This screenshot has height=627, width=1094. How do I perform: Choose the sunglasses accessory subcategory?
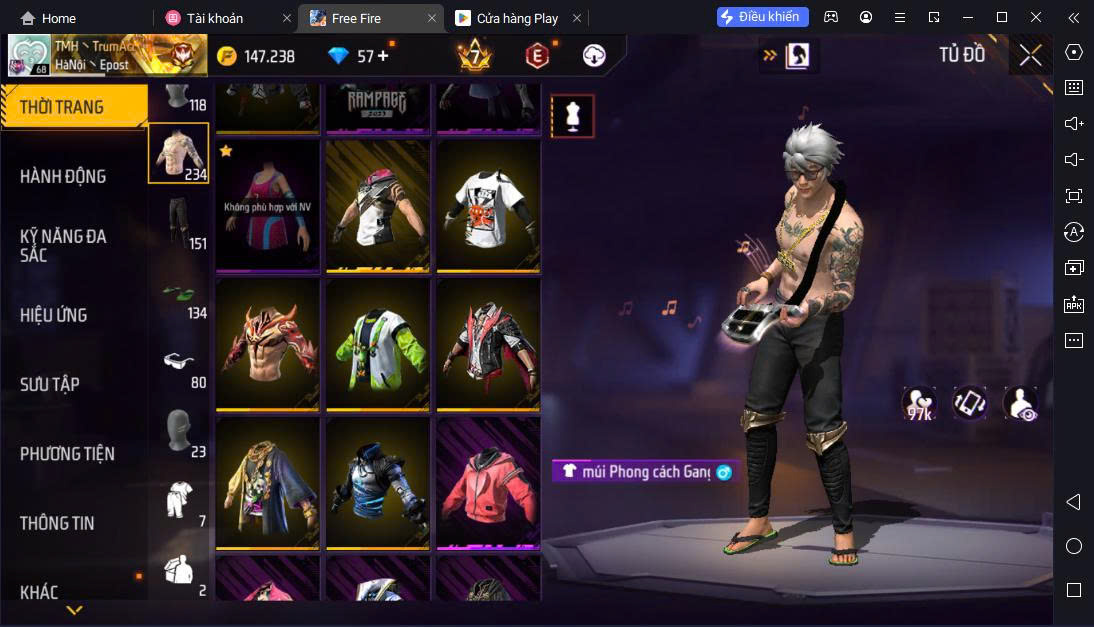pyautogui.click(x=179, y=361)
